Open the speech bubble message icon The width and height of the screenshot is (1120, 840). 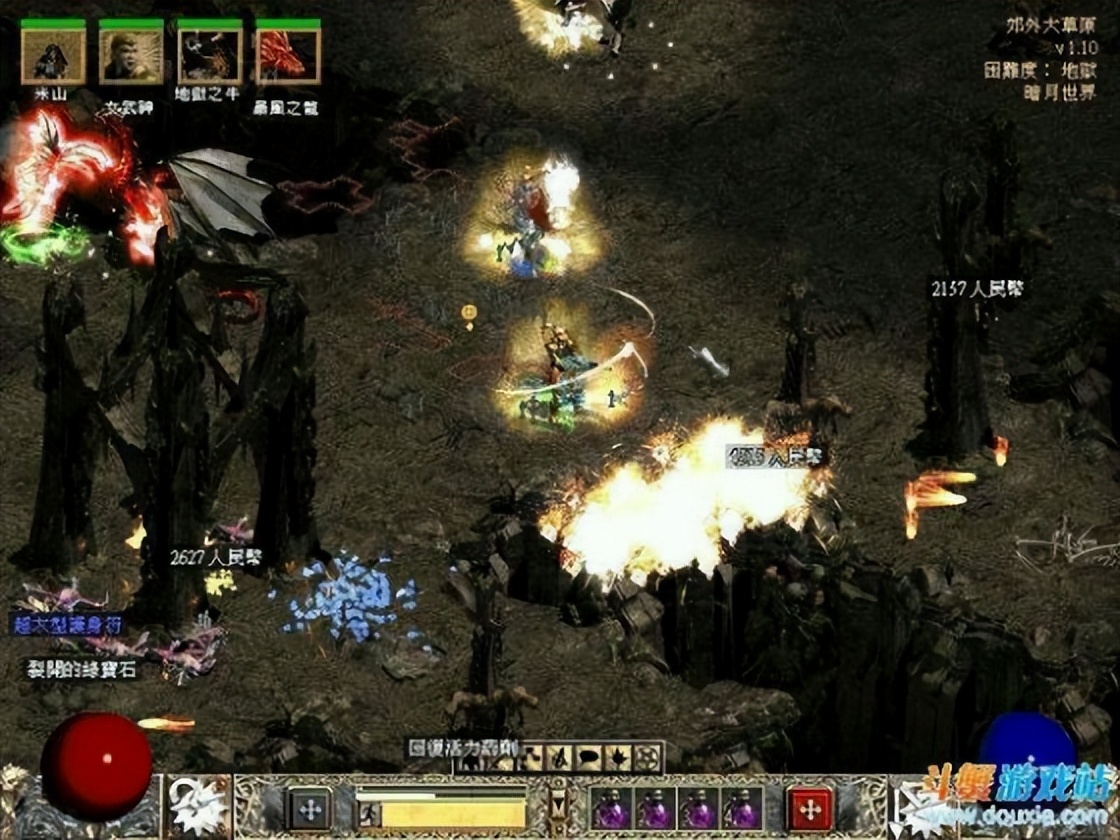[x=586, y=757]
